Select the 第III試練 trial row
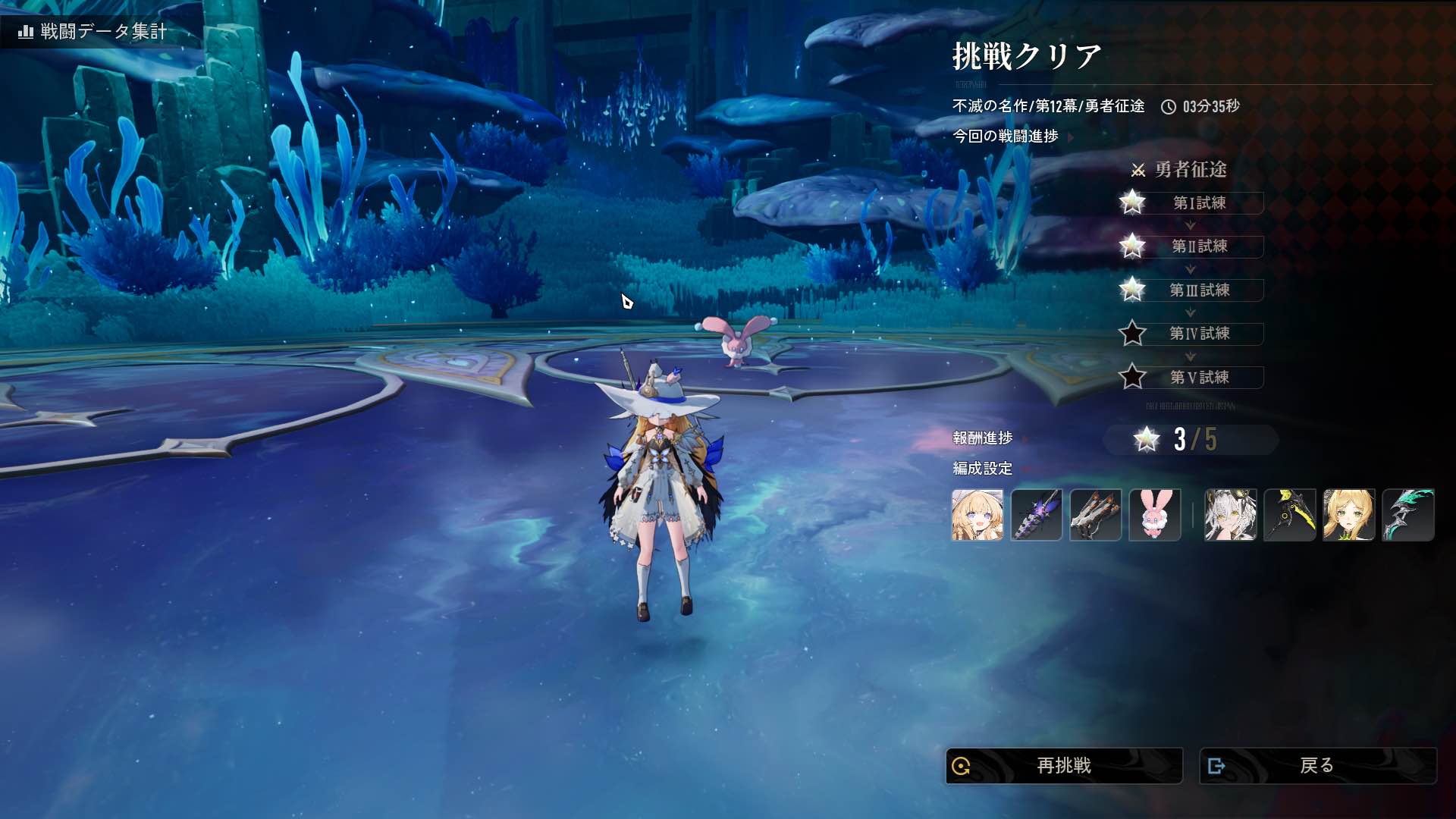This screenshot has width=1456, height=819. pos(1199,290)
